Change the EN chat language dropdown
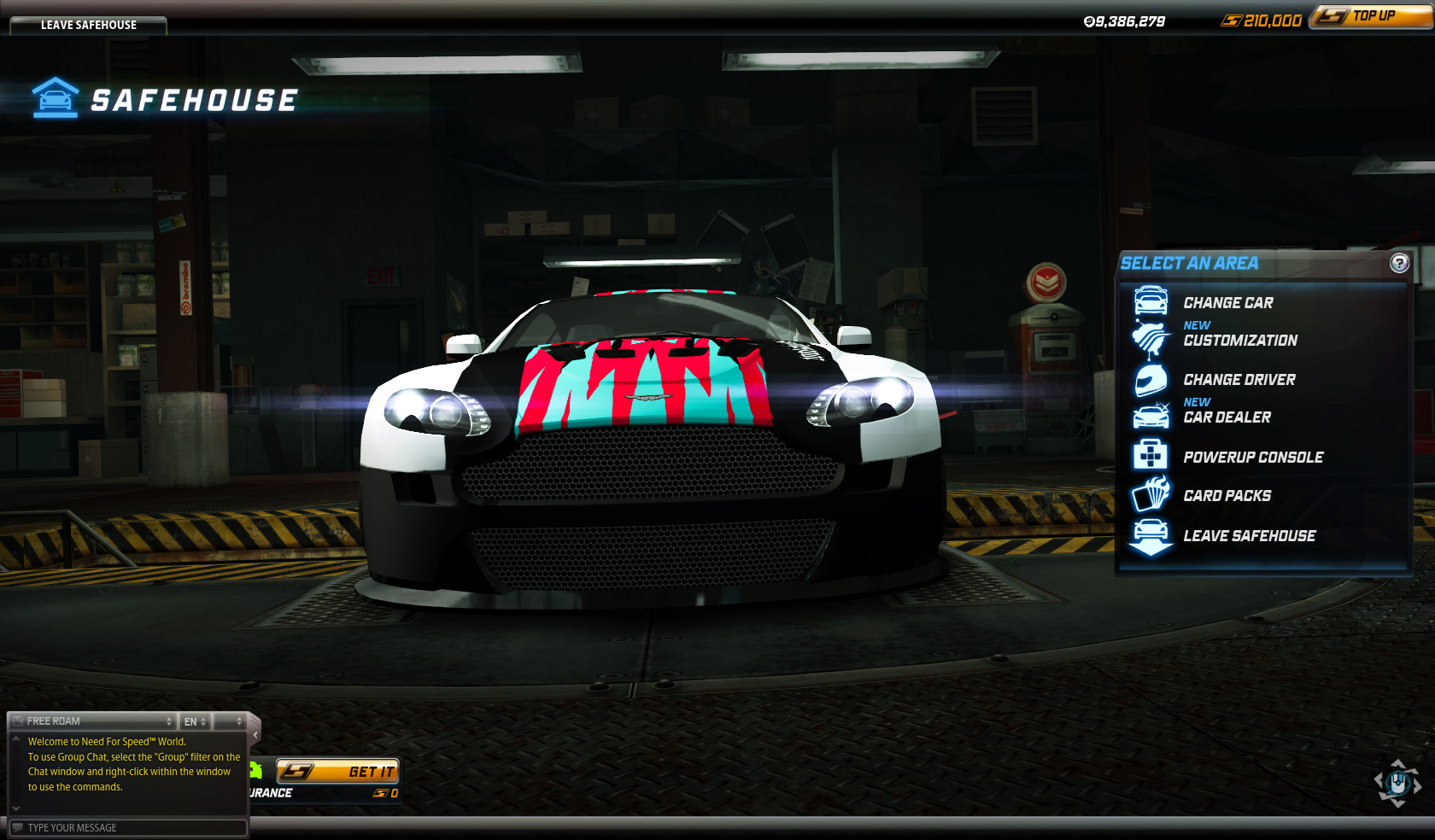Image resolution: width=1435 pixels, height=840 pixels. 195,721
